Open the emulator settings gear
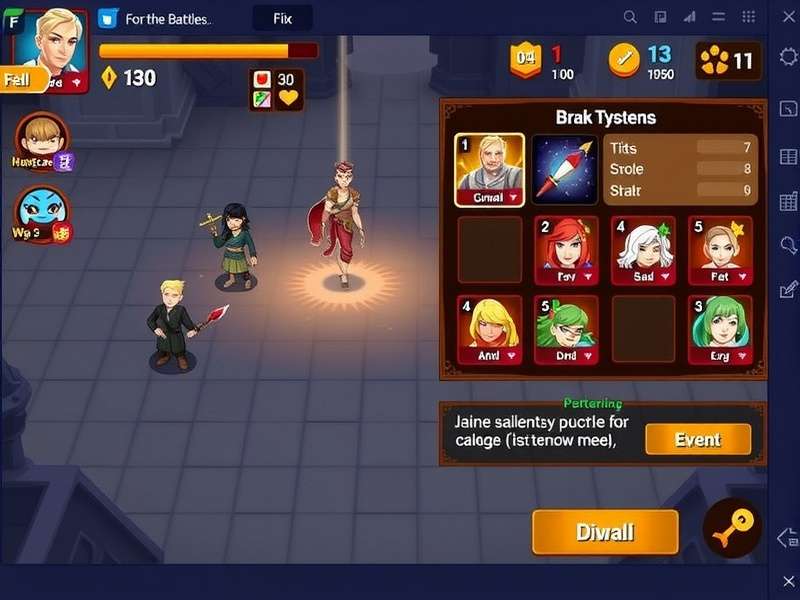Image resolution: width=800 pixels, height=600 pixels. pyautogui.click(x=787, y=56)
